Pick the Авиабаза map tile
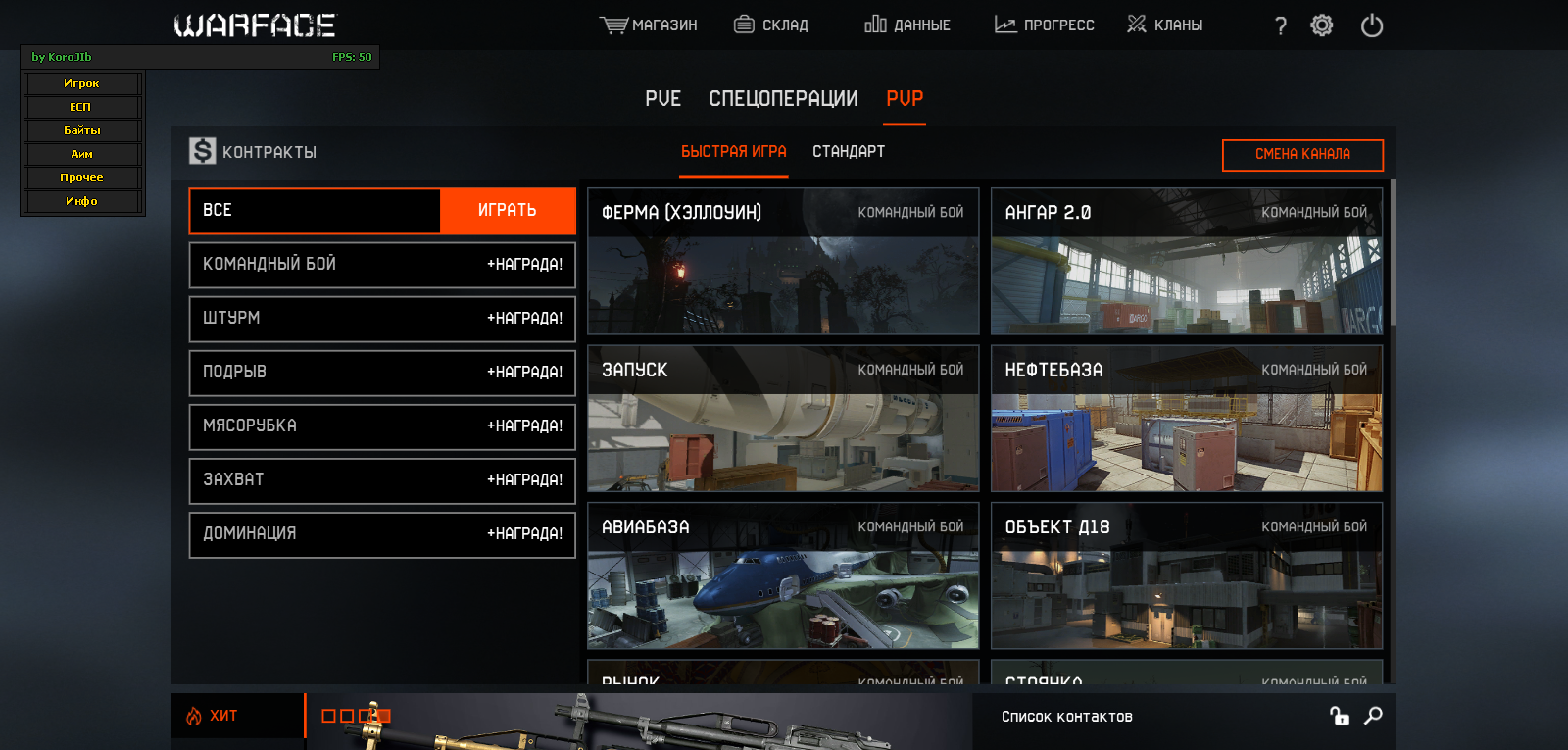The width and height of the screenshot is (1568, 750). pos(782,575)
